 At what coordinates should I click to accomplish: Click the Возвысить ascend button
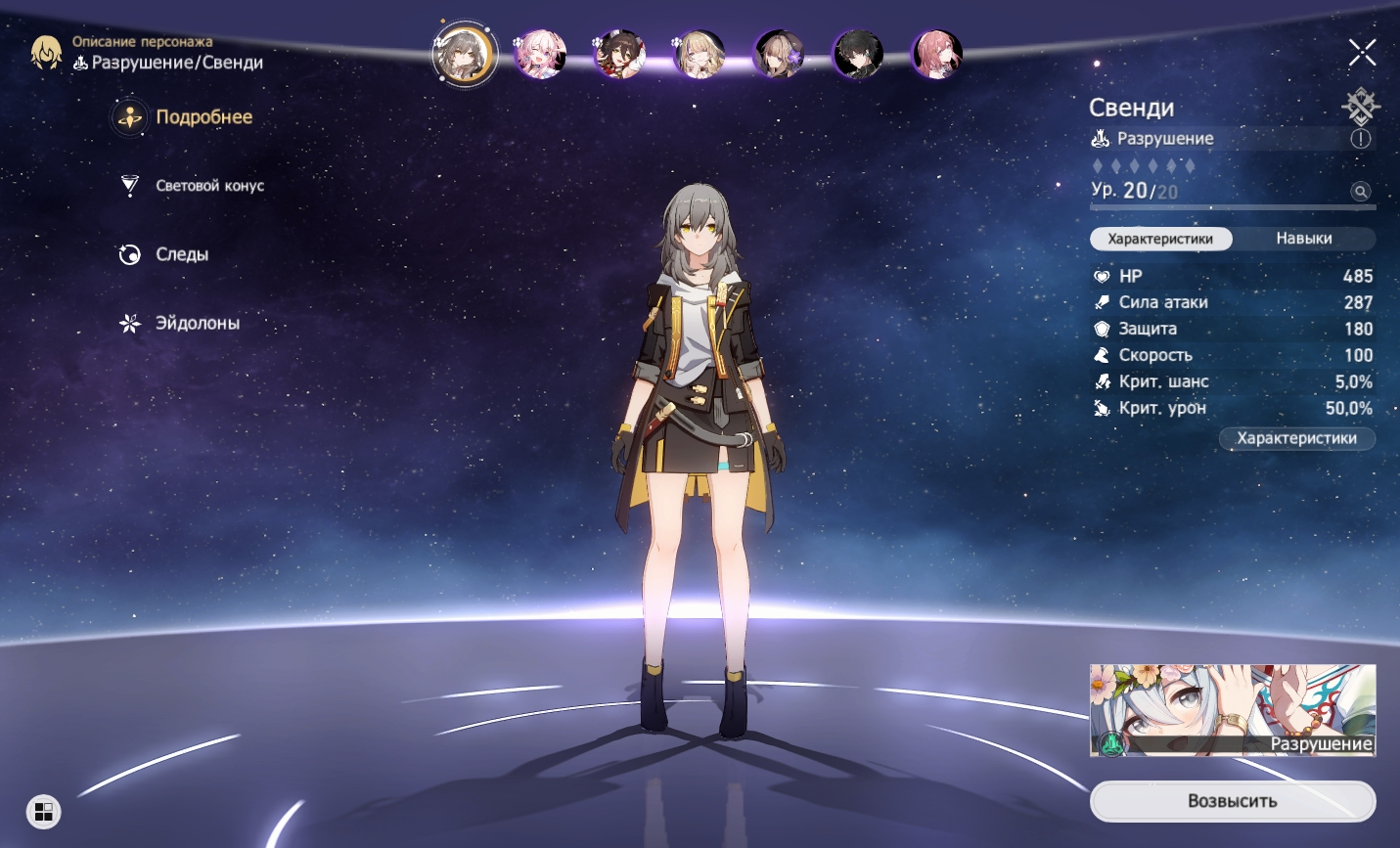[x=1233, y=801]
